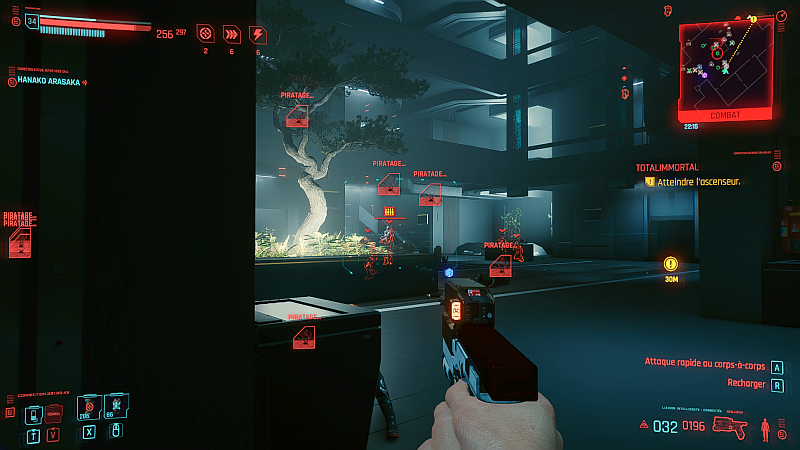
Task: Select the grenade gadget slot
Action: pos(114,406)
